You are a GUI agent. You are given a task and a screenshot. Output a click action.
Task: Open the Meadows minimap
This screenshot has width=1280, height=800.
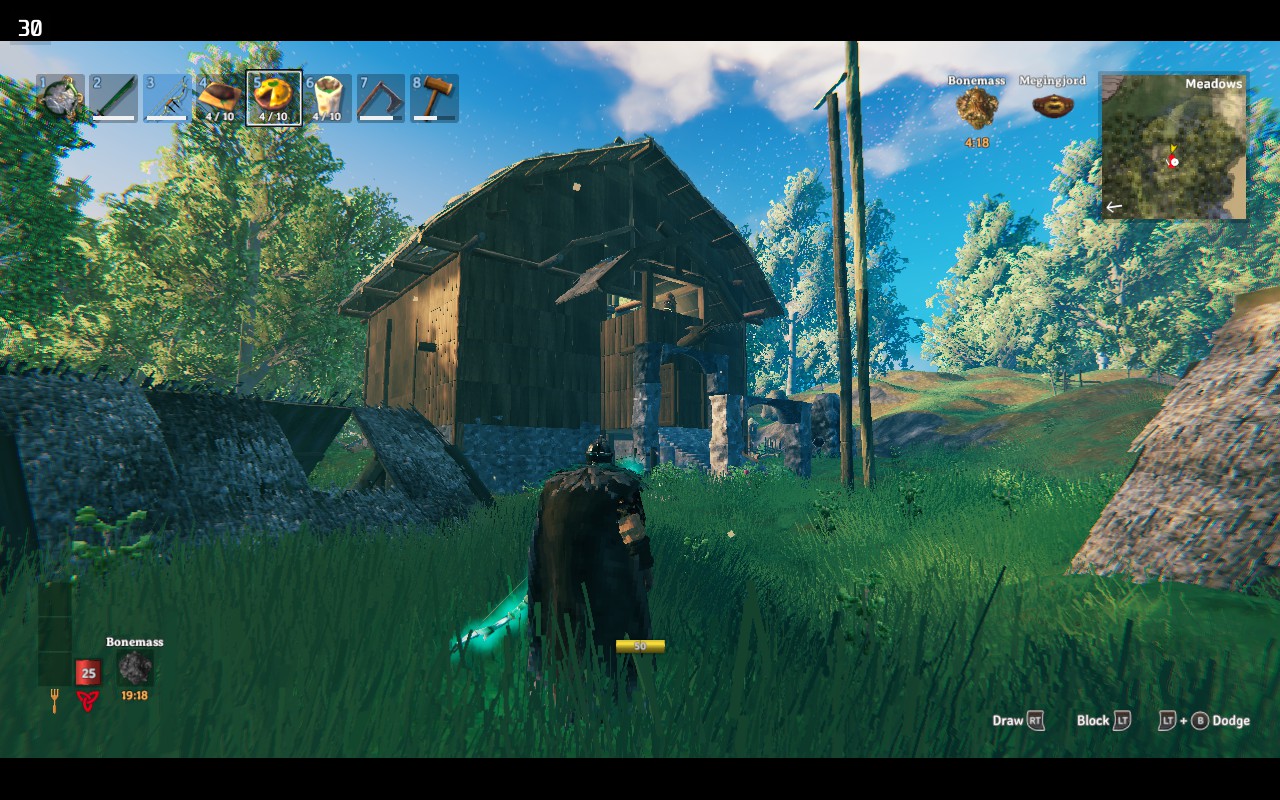(x=1174, y=146)
